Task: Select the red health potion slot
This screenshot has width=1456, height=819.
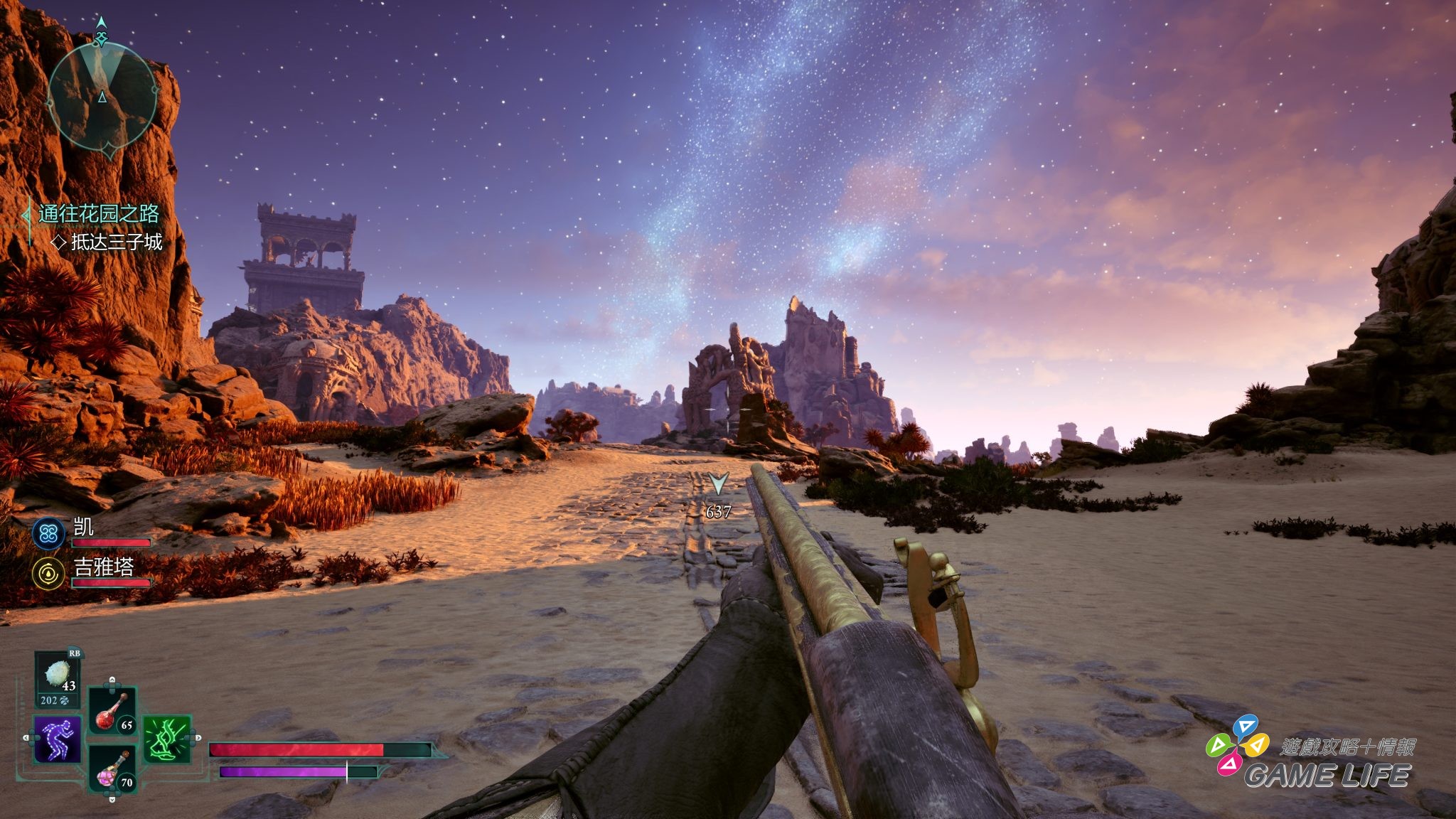Action: coord(112,710)
